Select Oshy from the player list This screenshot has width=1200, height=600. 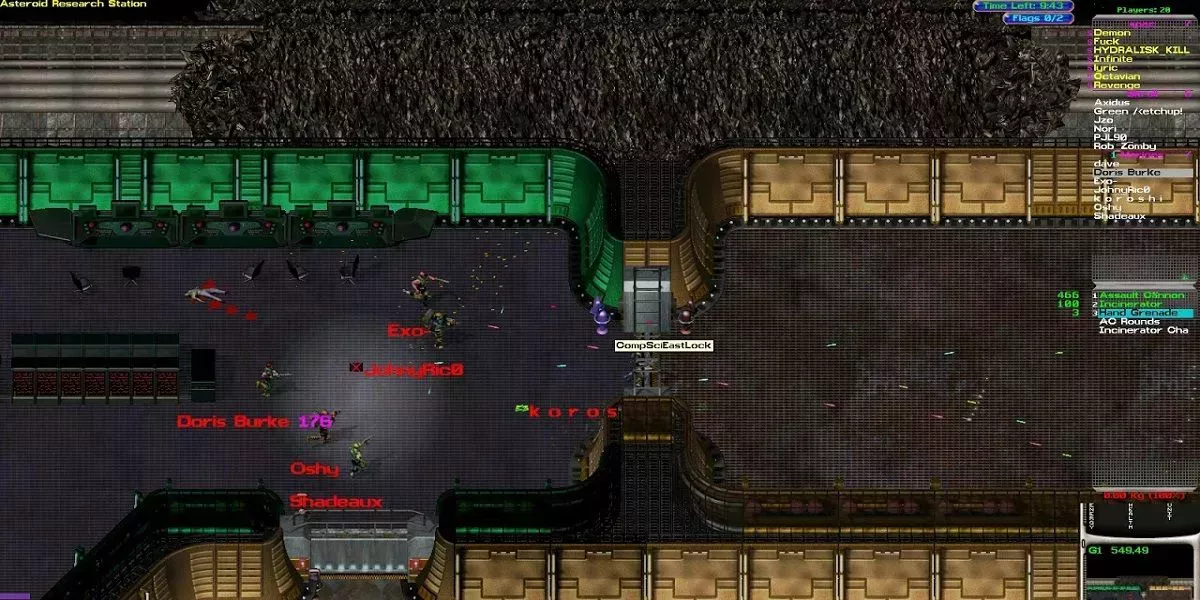point(1107,207)
